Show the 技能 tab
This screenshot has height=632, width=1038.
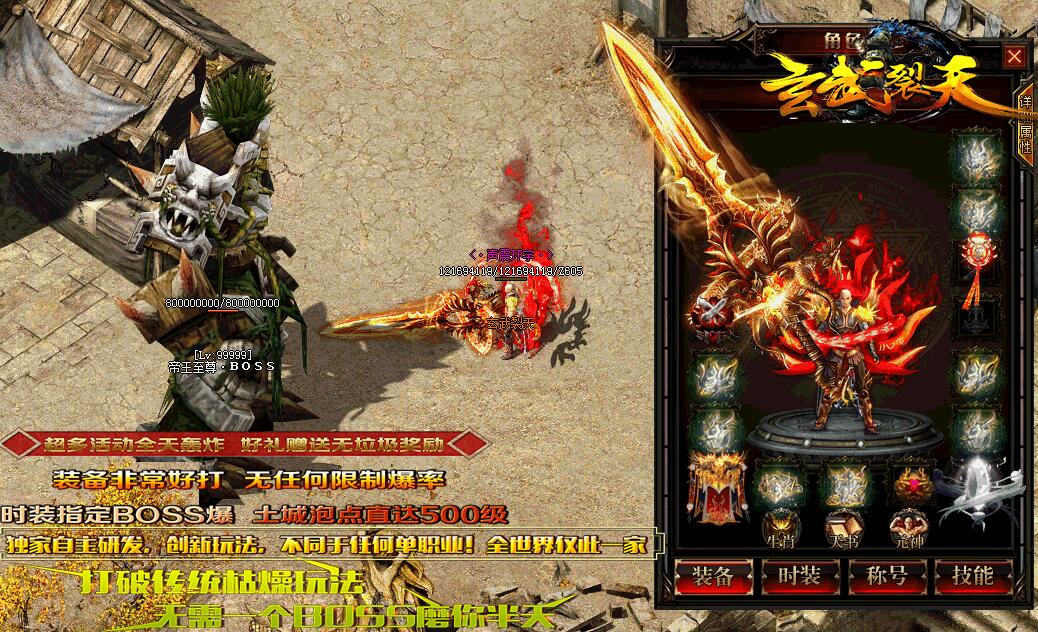[x=972, y=576]
